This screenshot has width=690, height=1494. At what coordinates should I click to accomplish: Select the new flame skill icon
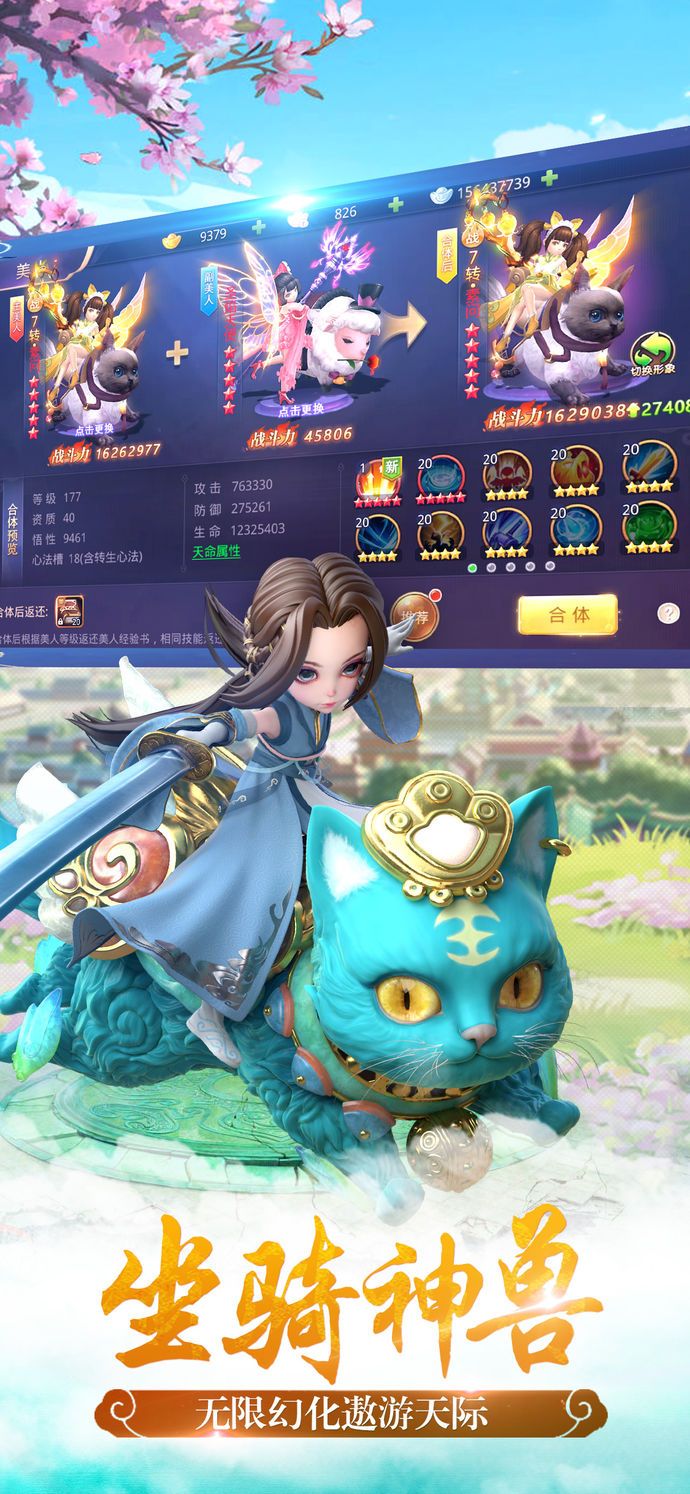tap(378, 477)
